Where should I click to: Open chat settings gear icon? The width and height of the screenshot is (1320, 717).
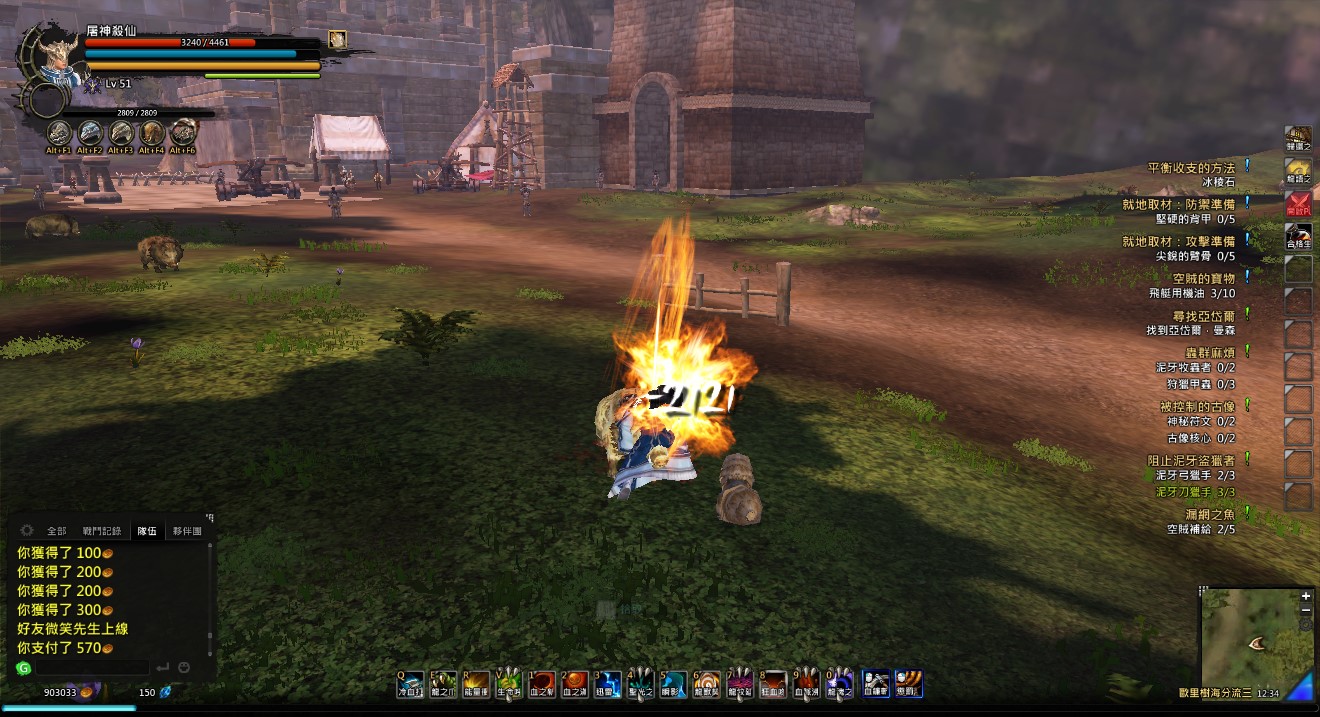point(26,531)
